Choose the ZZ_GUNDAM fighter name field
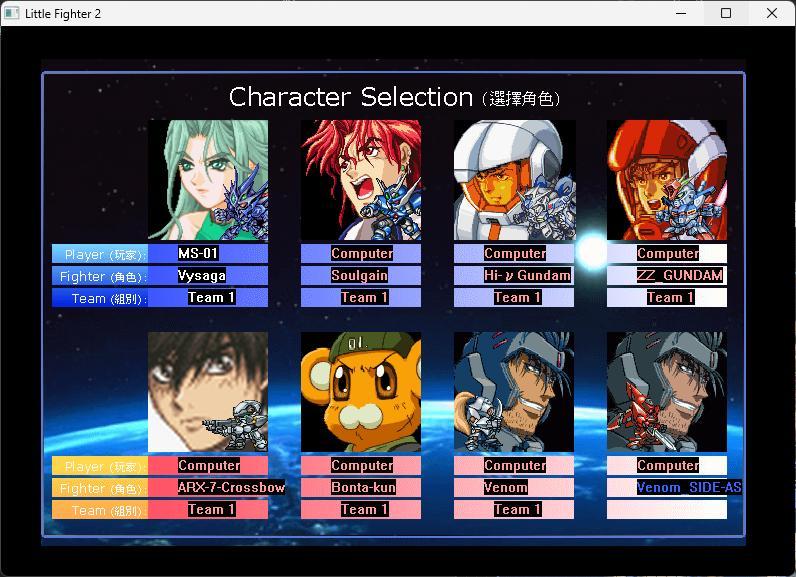796x577 pixels. coord(667,276)
